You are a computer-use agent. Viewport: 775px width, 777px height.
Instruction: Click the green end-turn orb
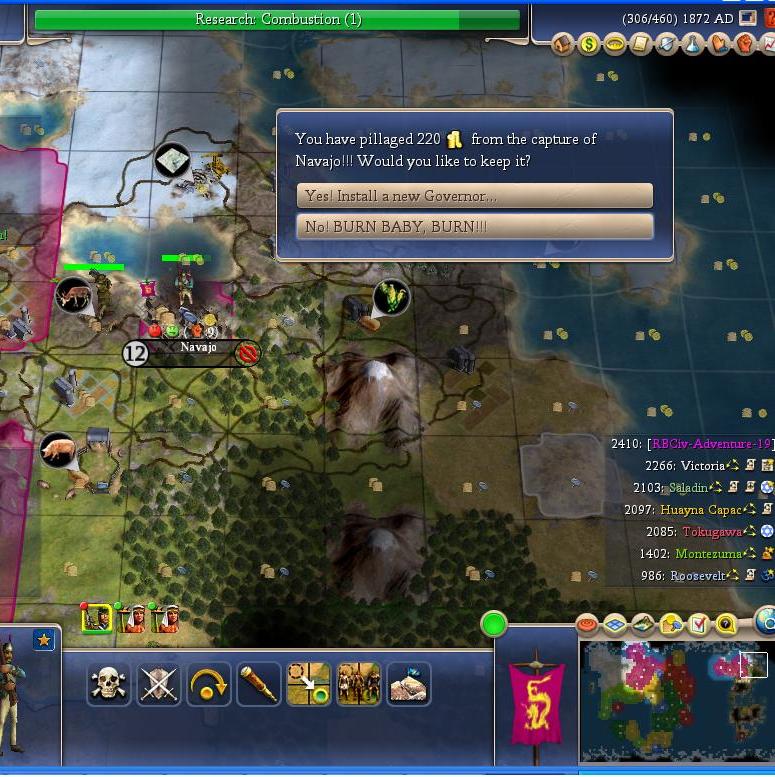(493, 625)
